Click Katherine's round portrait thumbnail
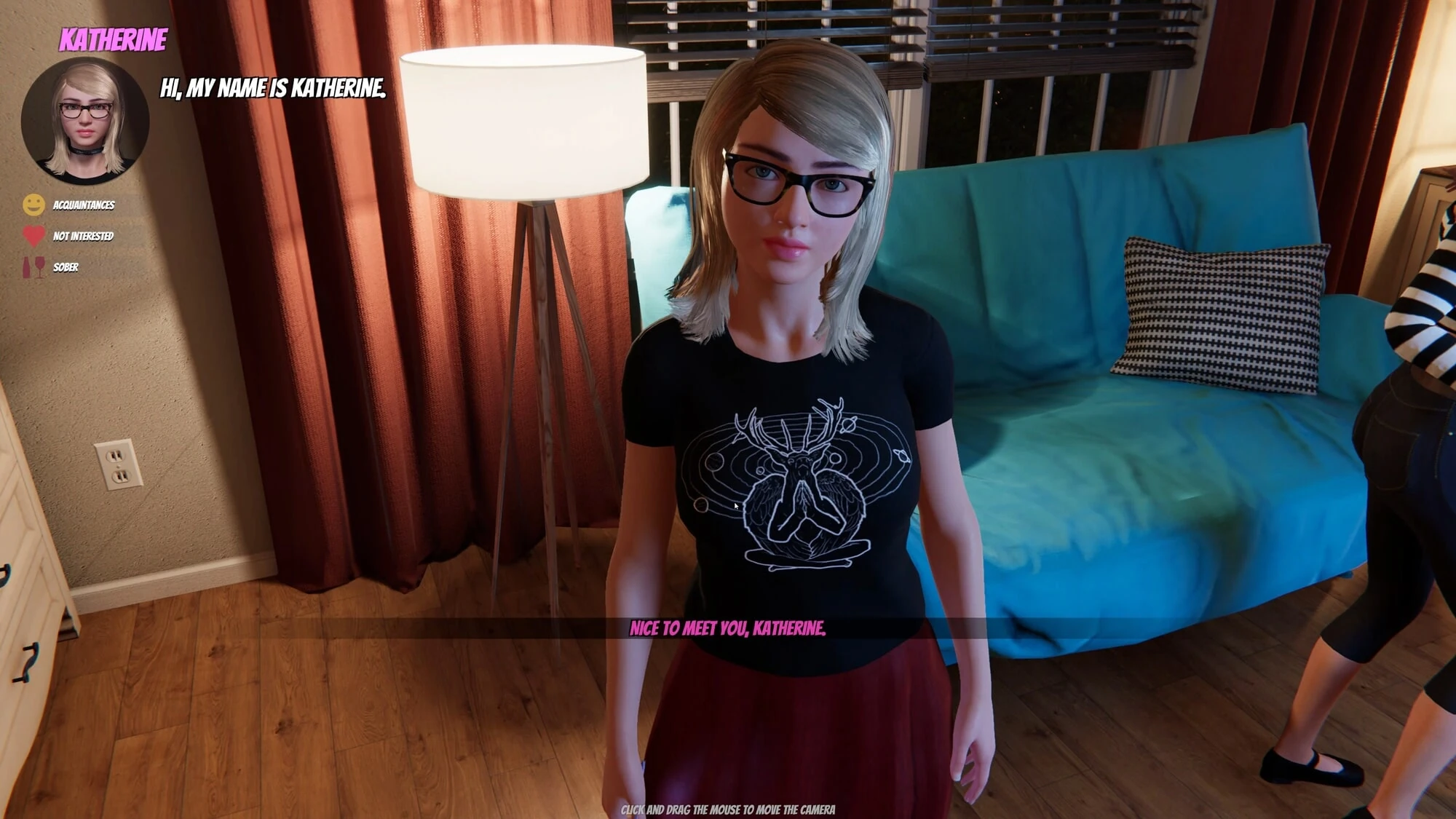This screenshot has height=819, width=1456. (85, 121)
